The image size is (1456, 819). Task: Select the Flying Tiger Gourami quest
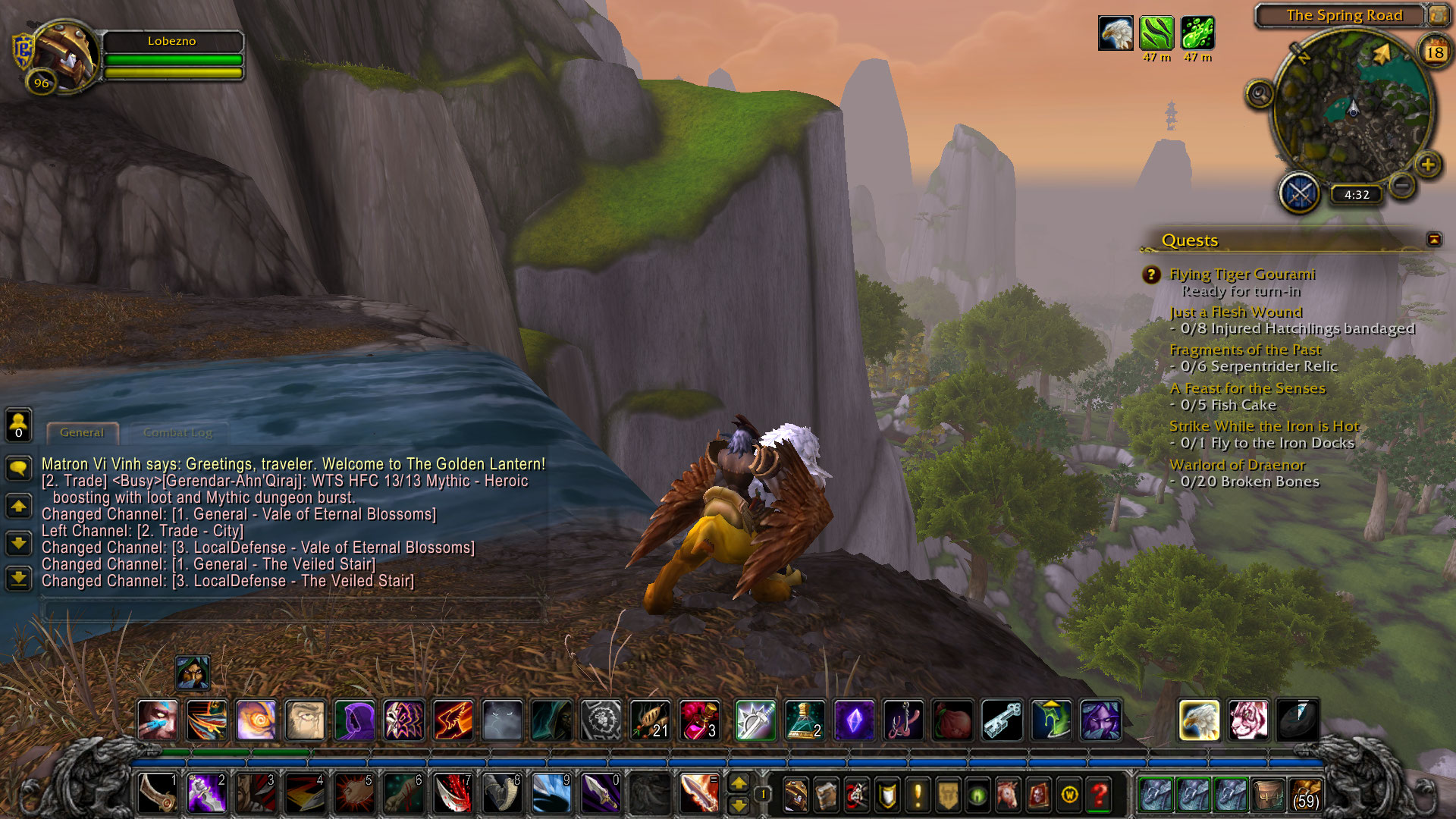(1241, 275)
